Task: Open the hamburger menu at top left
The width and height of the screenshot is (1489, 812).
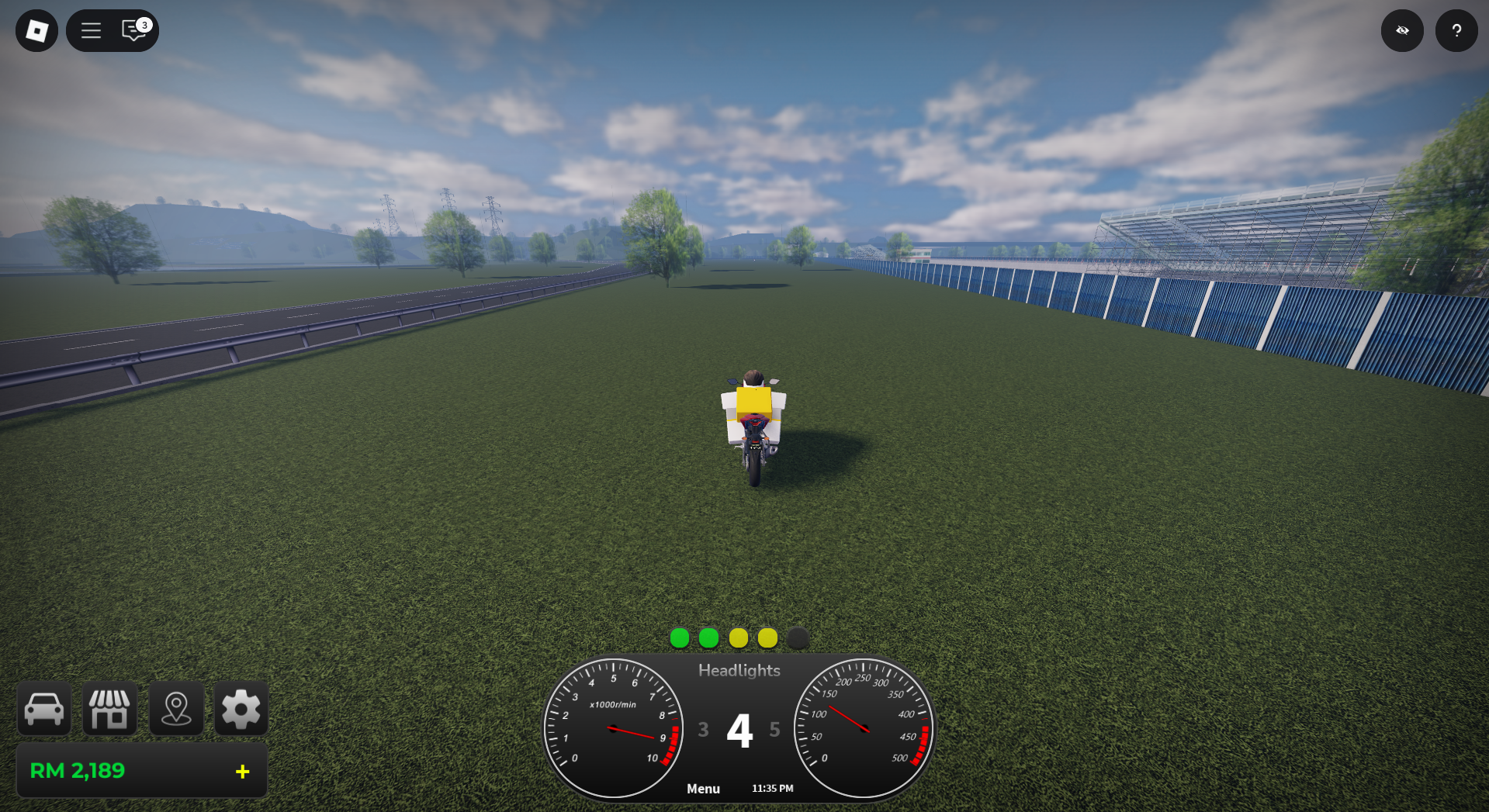Action: (x=91, y=30)
